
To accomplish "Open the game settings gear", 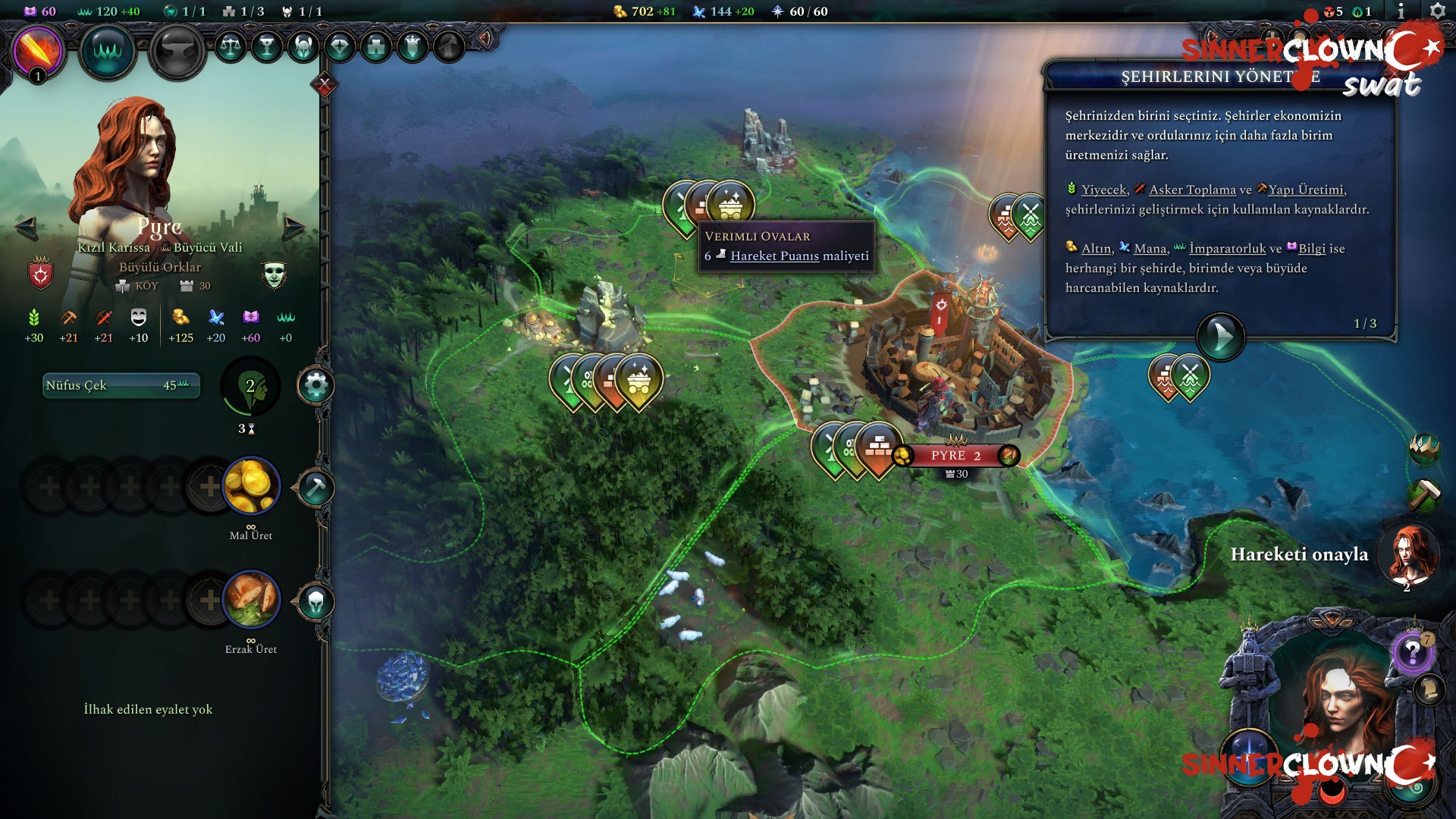I will (1437, 11).
